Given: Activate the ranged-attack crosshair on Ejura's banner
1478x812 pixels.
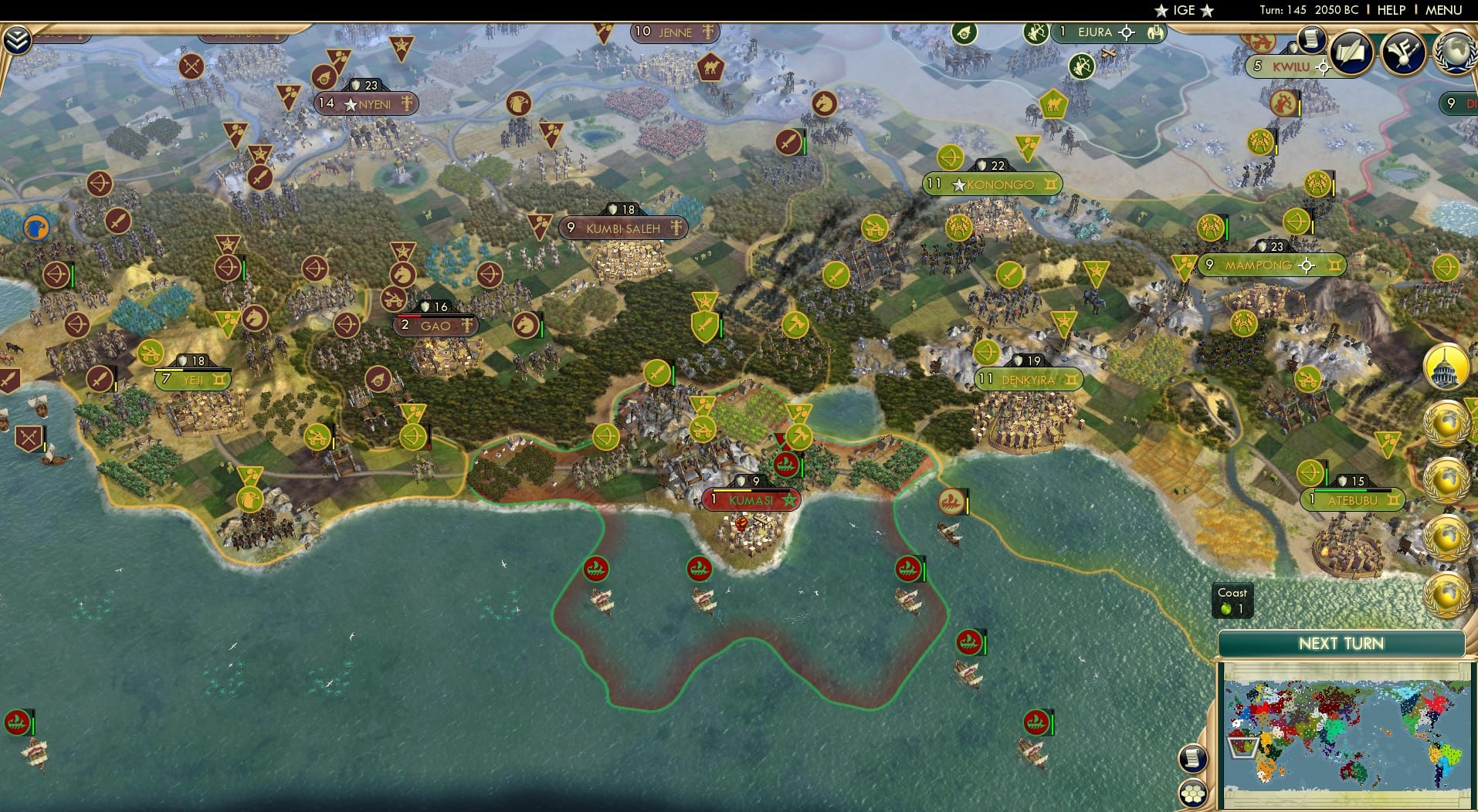Looking at the screenshot, I should click(x=1127, y=32).
